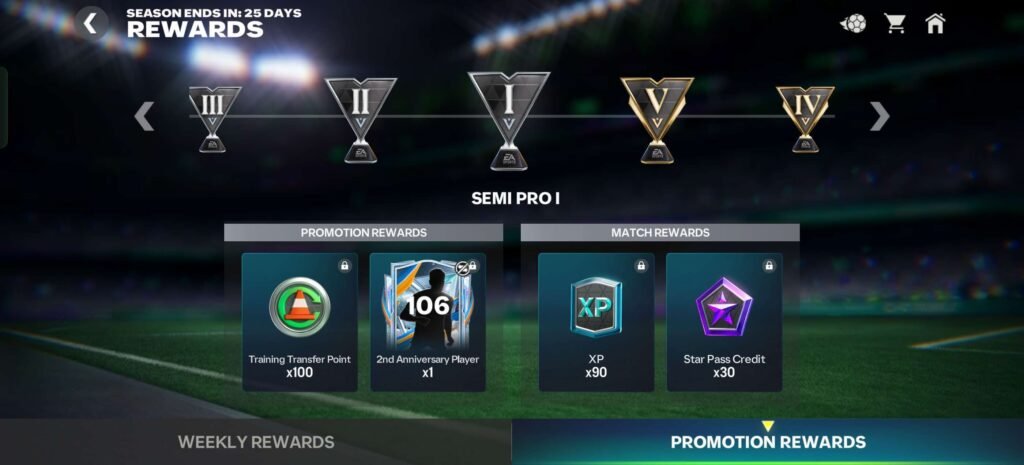View the 2nd Anniversary Player reward card
The height and width of the screenshot is (465, 1024).
pyautogui.click(x=428, y=321)
